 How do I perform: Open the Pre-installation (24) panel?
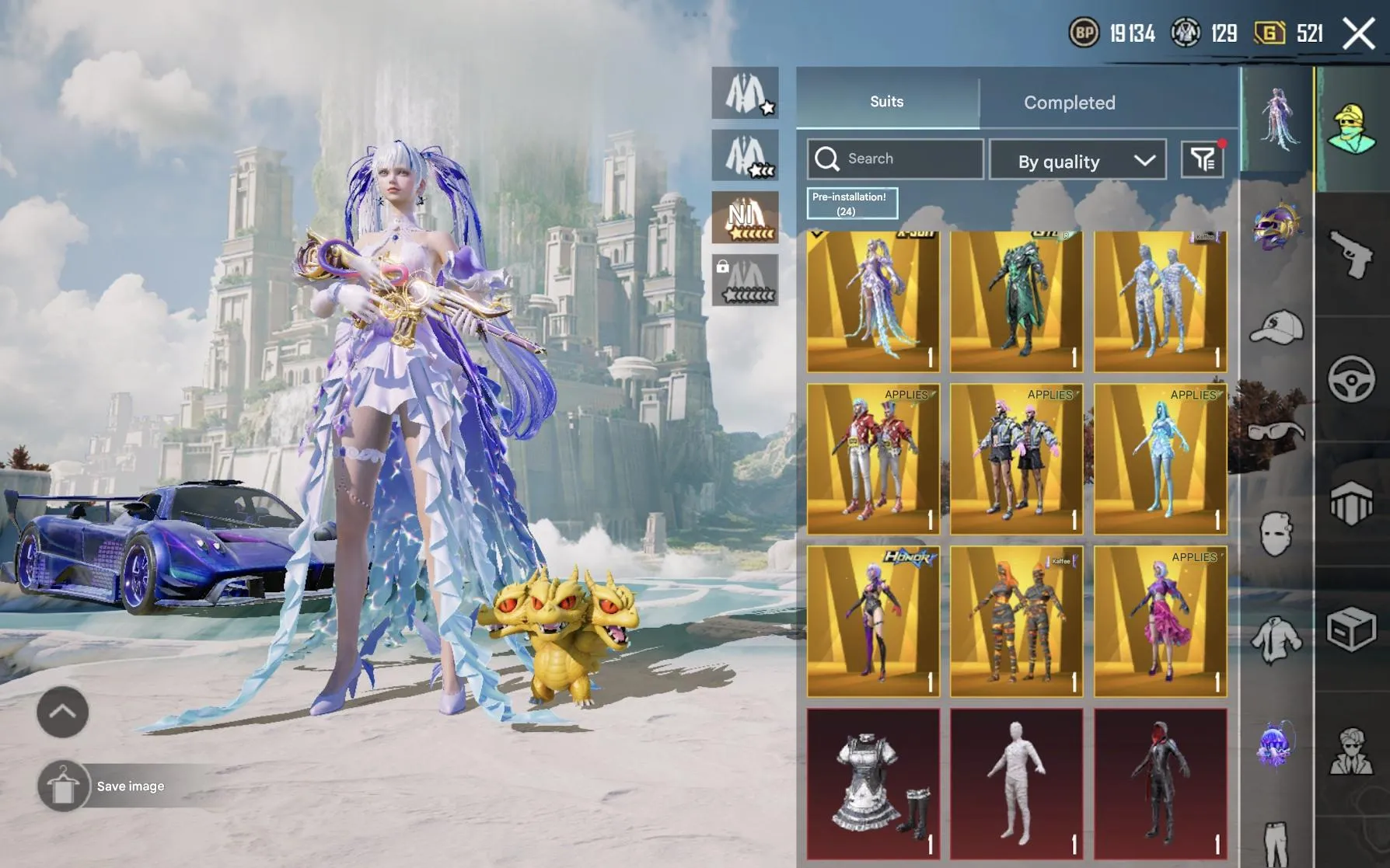850,203
